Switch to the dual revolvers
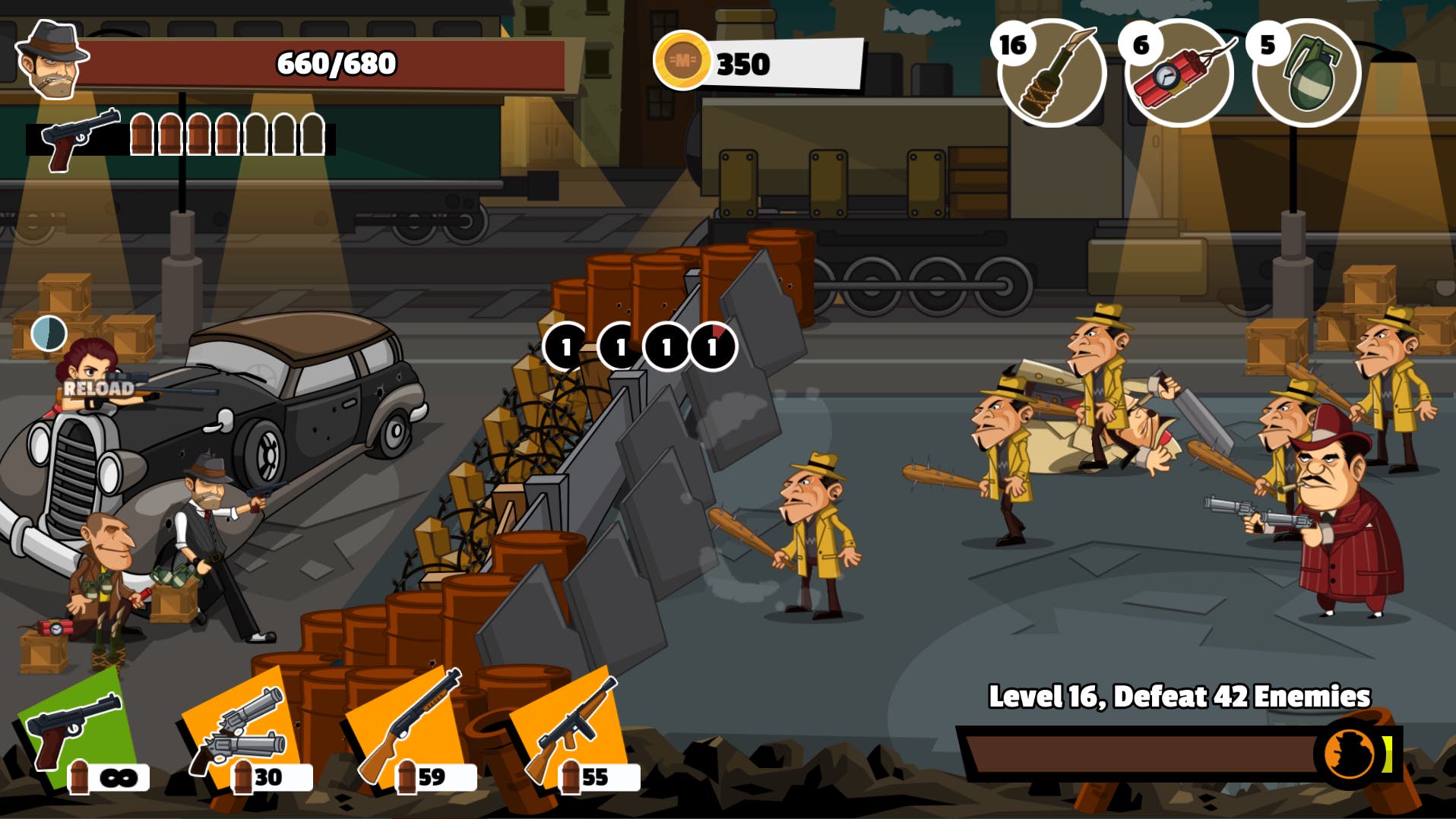The image size is (1456, 819). click(x=242, y=731)
